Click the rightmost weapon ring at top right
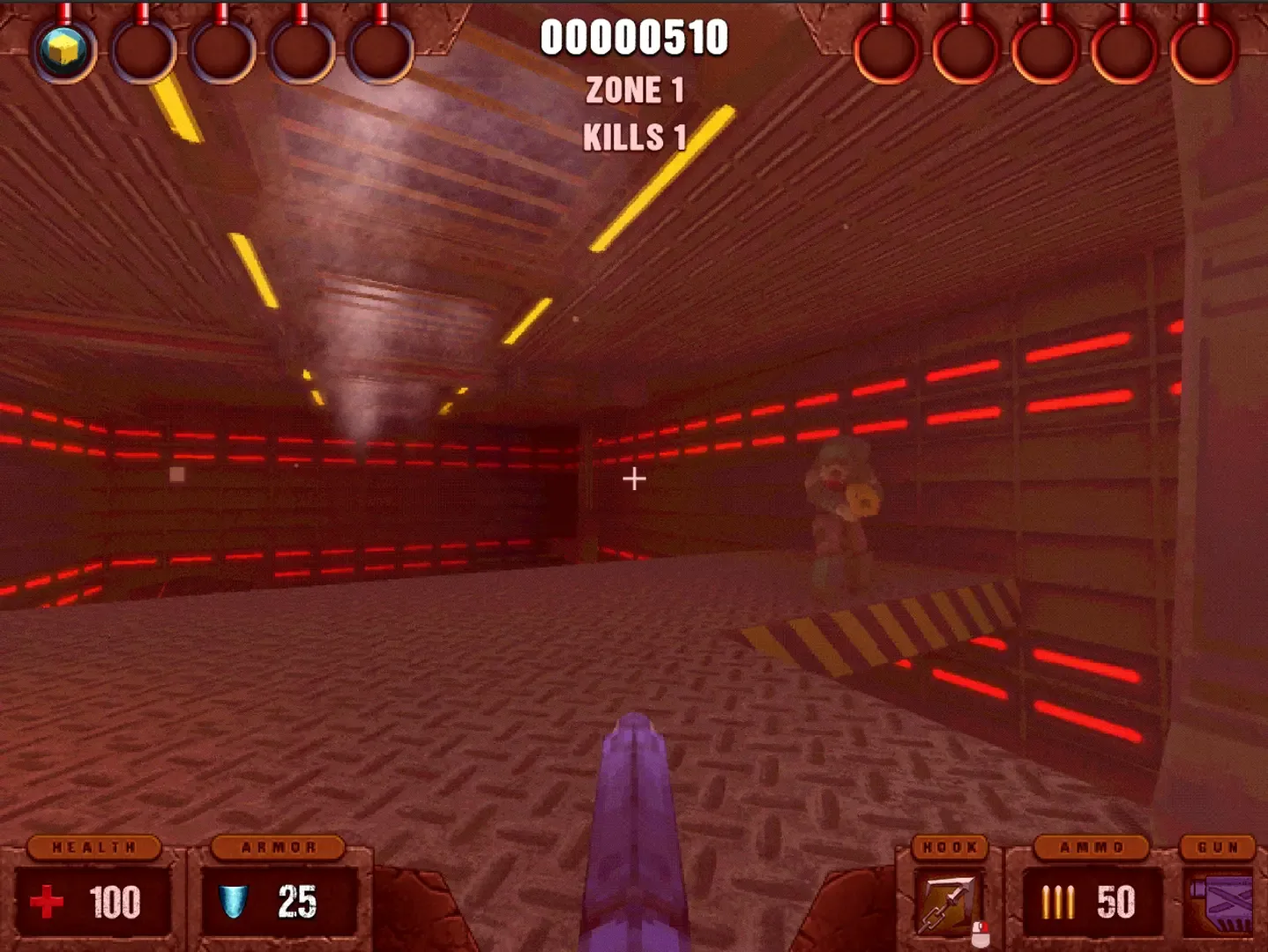The height and width of the screenshot is (952, 1268). [1202, 51]
